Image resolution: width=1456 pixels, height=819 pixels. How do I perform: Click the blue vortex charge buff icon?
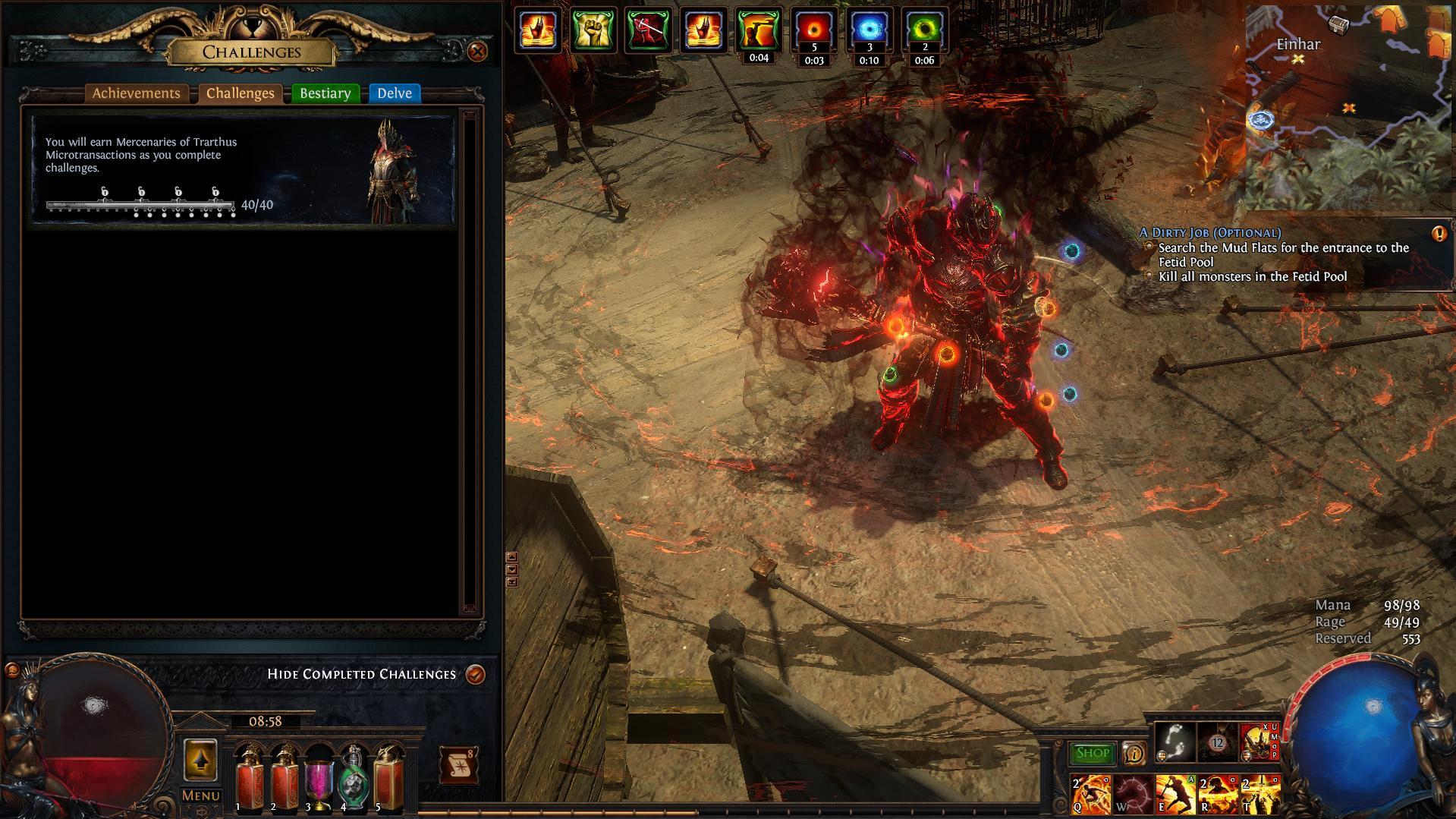point(869,31)
